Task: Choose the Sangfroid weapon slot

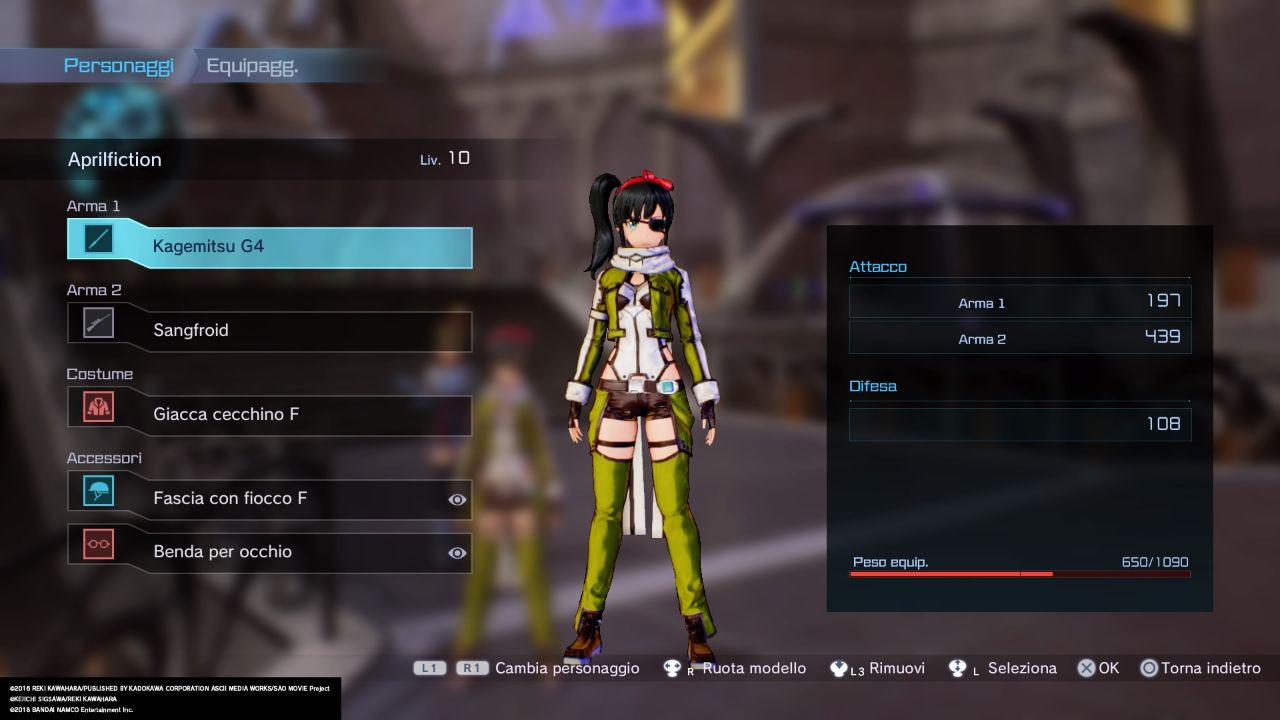Action: tap(270, 330)
